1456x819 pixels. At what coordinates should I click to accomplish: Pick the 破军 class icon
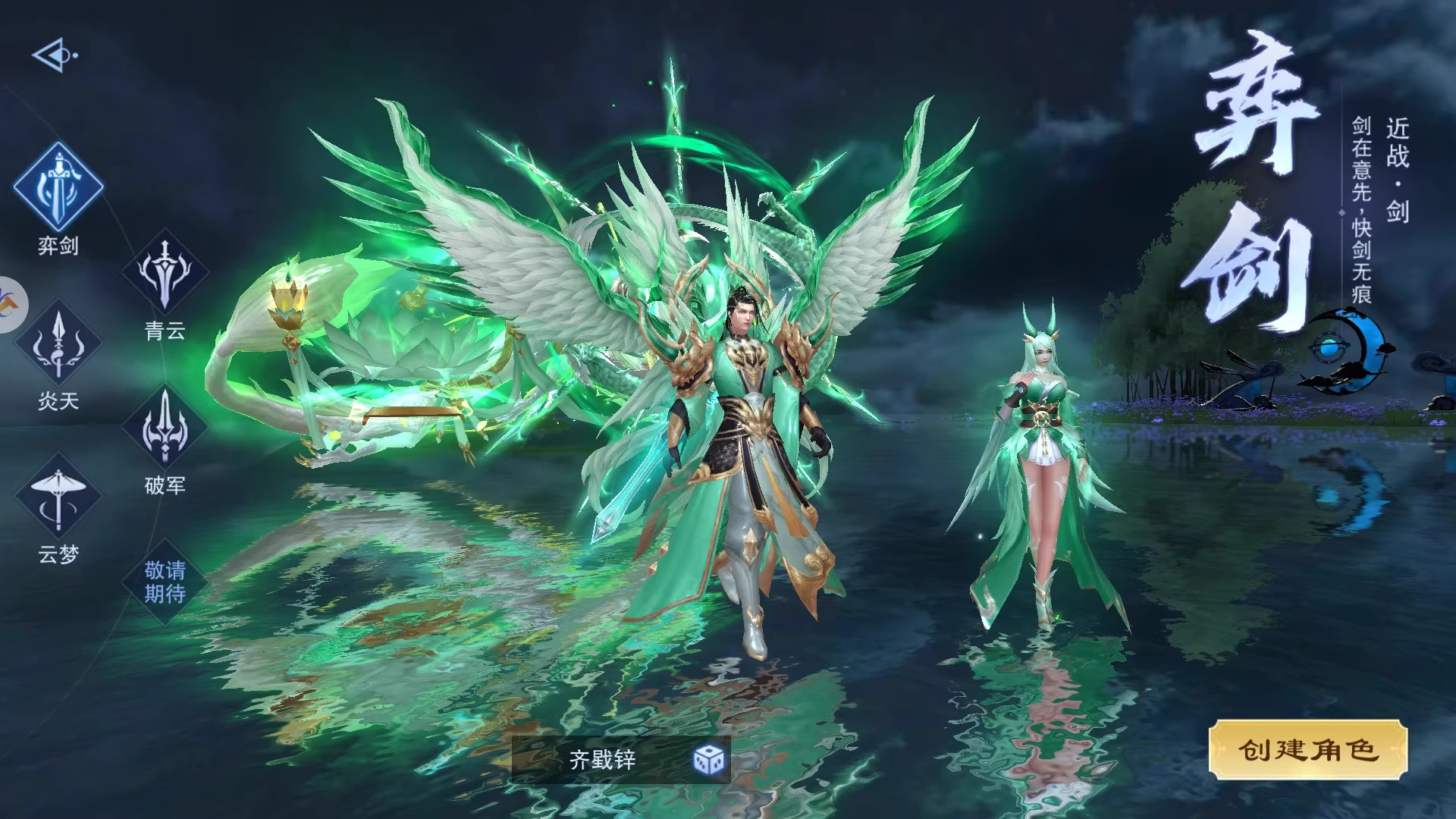pyautogui.click(x=165, y=428)
